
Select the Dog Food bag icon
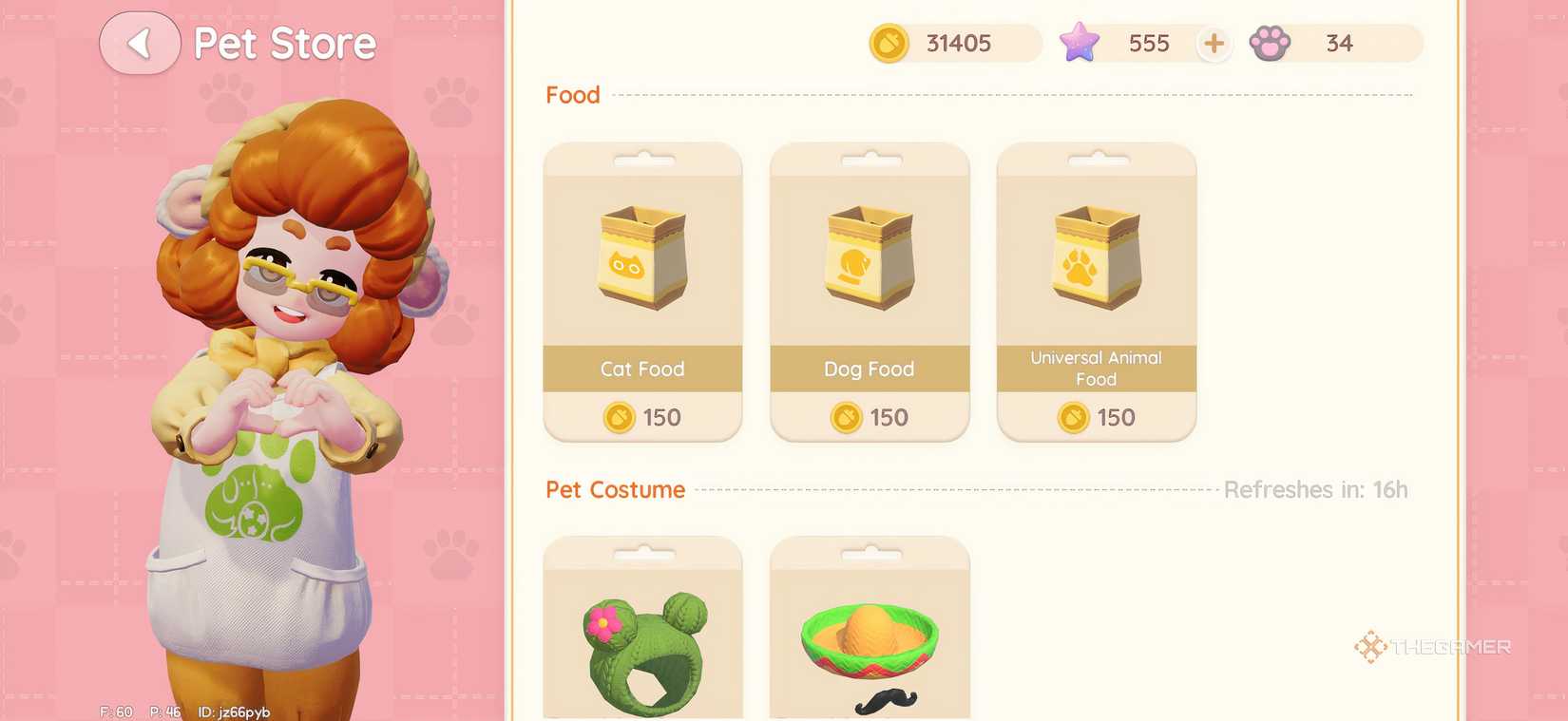(868, 256)
